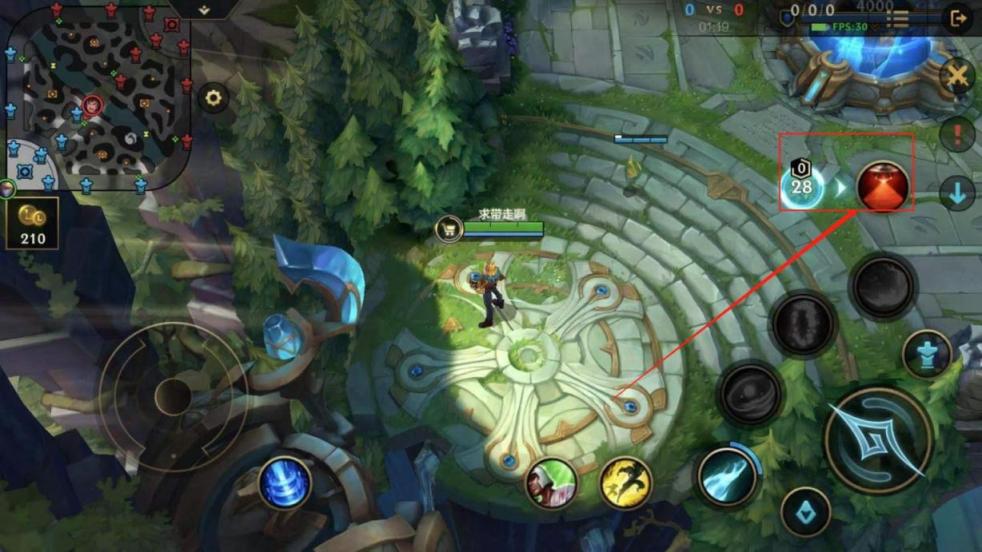Tap the blue down arrow button
Screen dimensions: 982x552
(957, 193)
